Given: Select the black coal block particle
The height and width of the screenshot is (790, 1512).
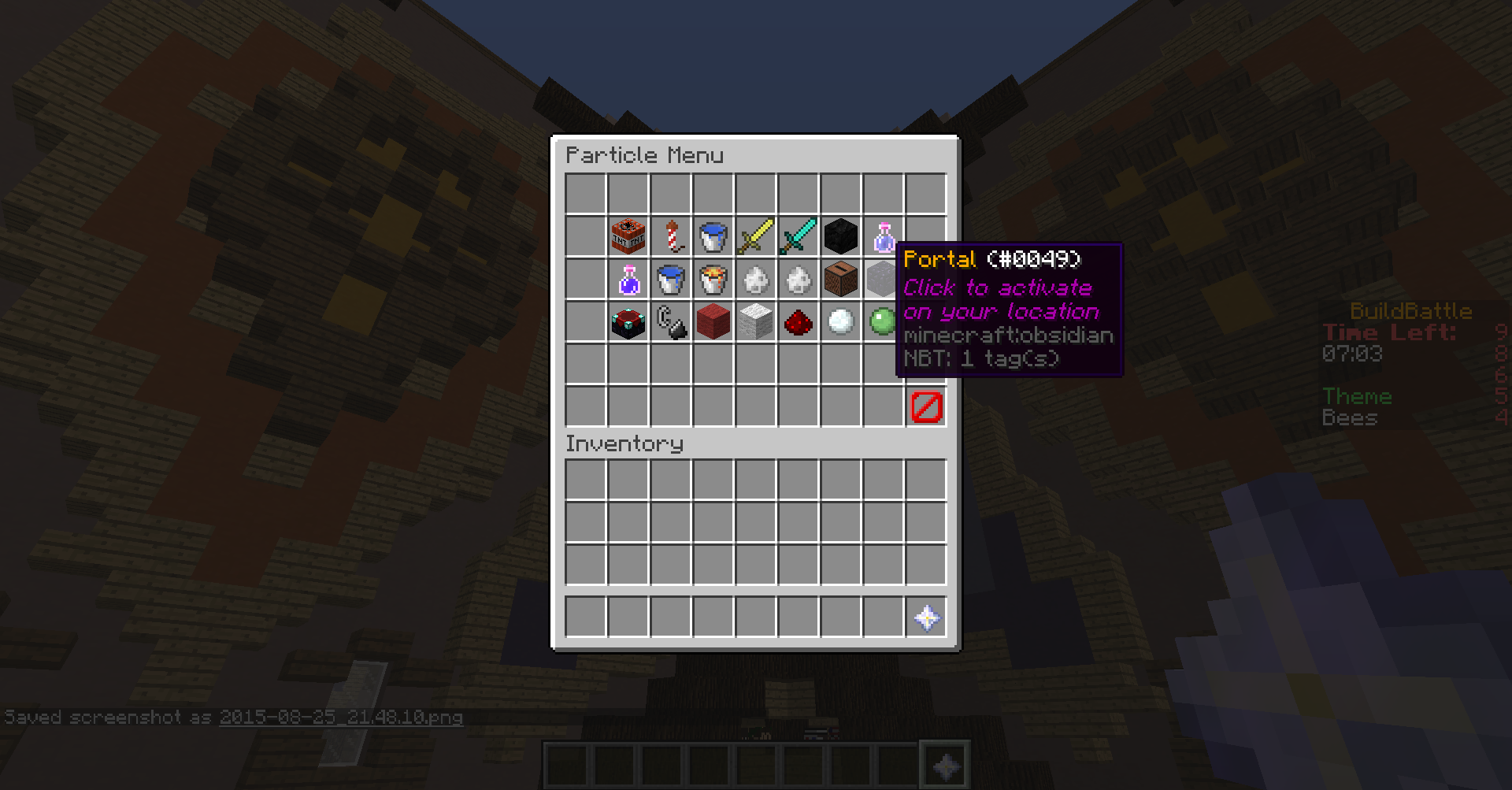Looking at the screenshot, I should point(840,236).
